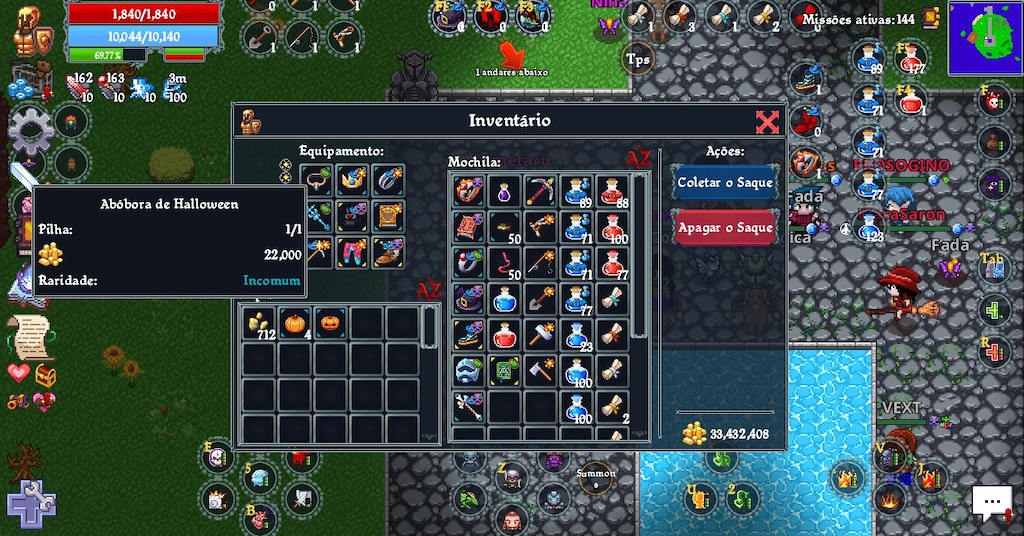The width and height of the screenshot is (1024, 536).
Task: Click the Summon button
Action: point(596,477)
